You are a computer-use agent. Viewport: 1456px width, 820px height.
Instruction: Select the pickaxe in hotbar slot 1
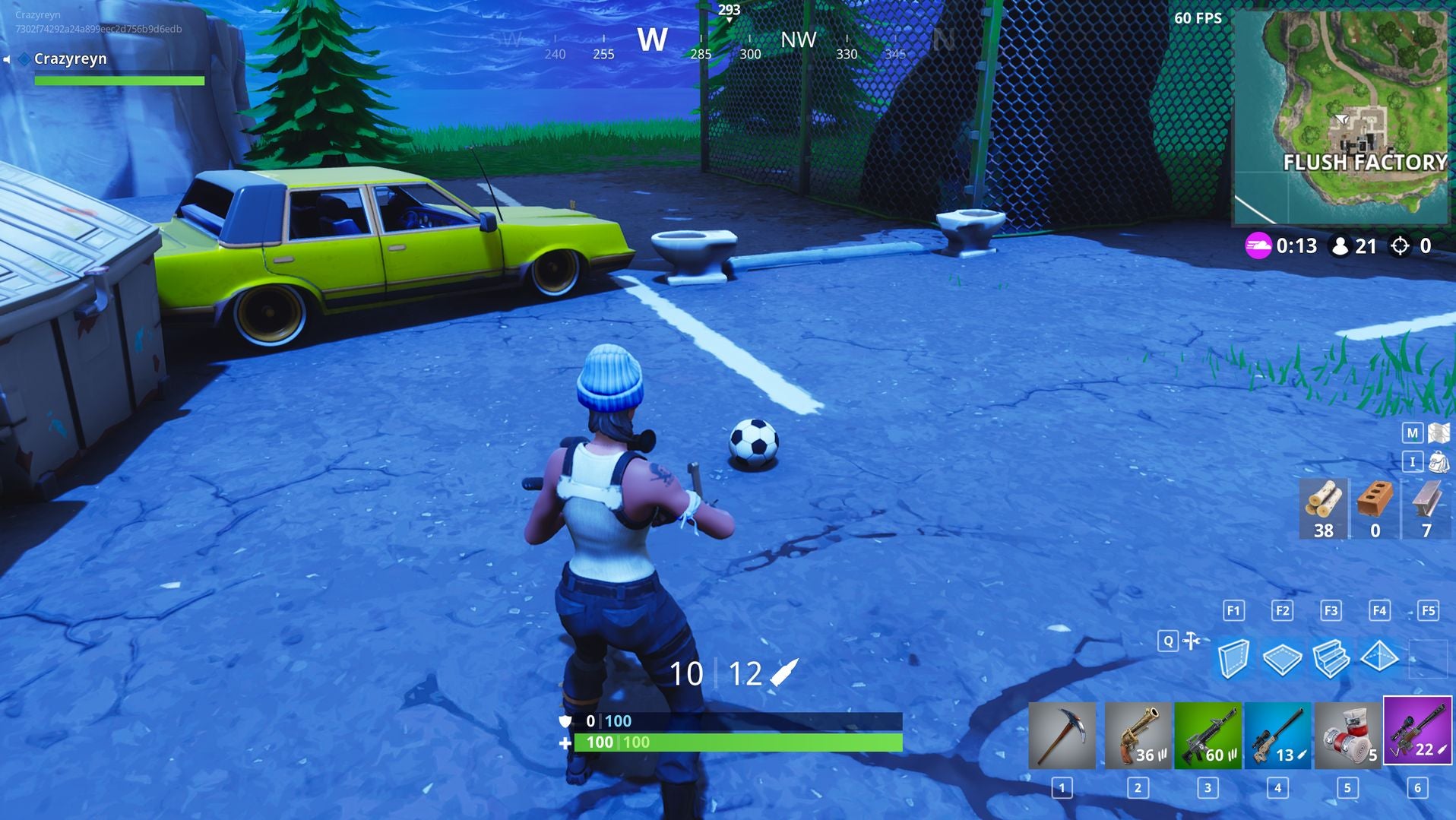coord(1061,735)
